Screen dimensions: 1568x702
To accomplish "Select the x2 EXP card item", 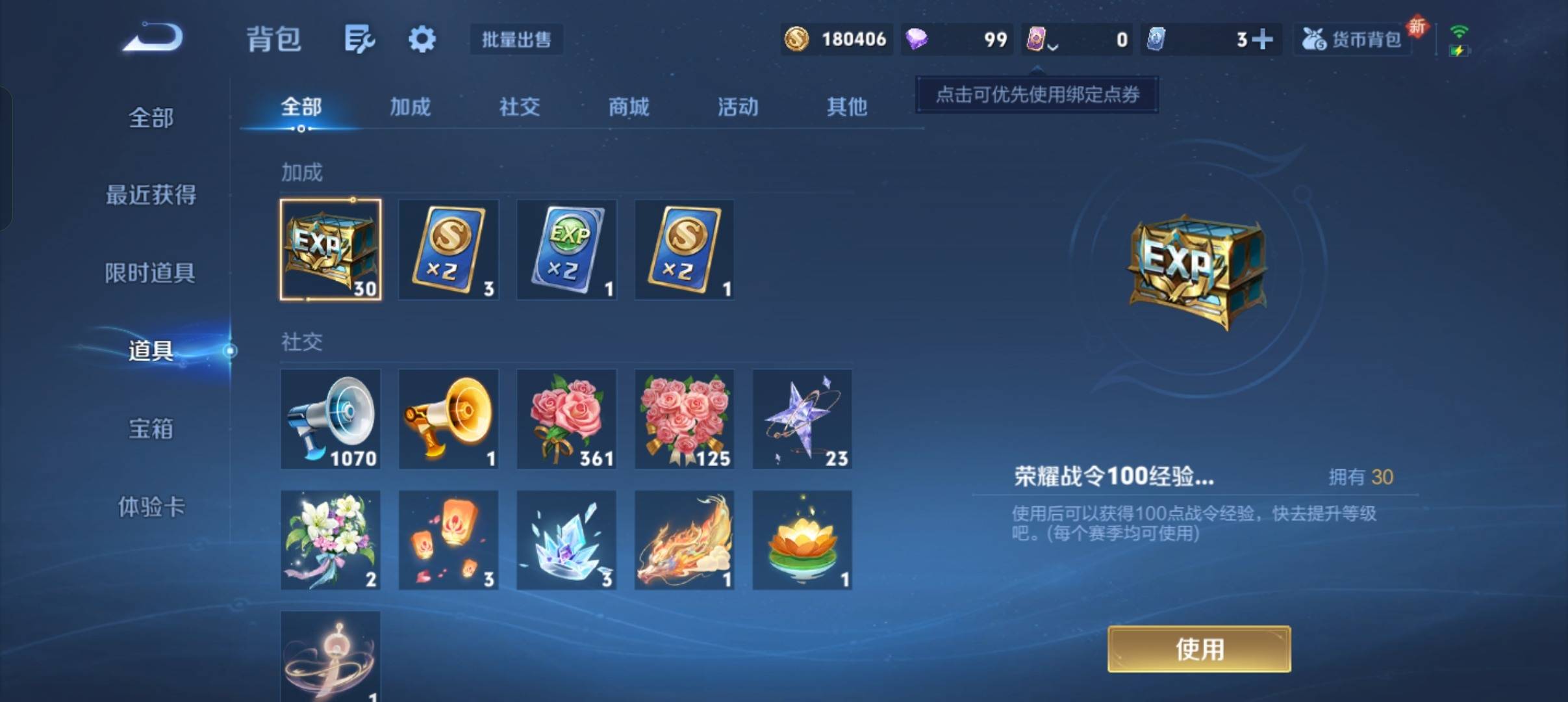I will click(x=566, y=249).
